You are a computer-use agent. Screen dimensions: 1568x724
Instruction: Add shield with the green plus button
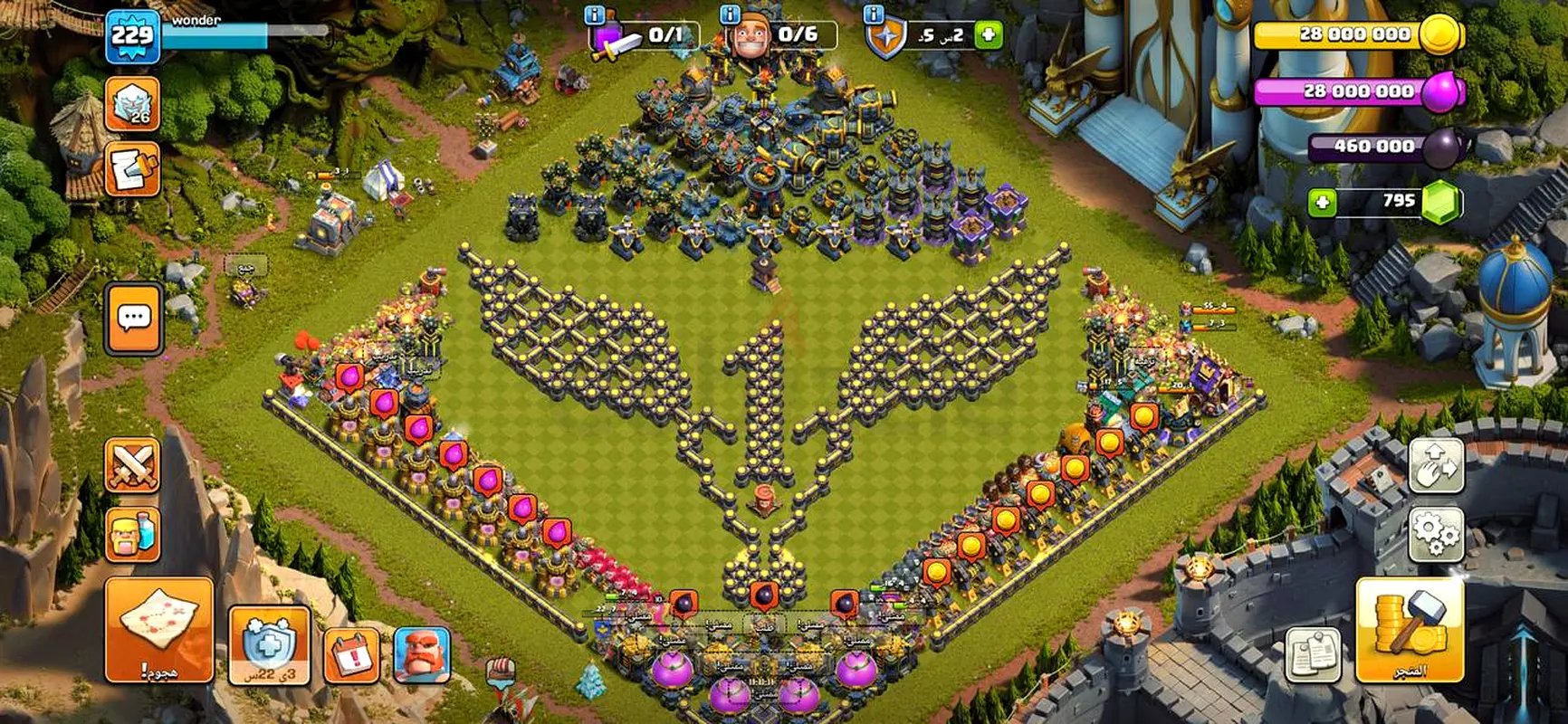pyautogui.click(x=989, y=35)
